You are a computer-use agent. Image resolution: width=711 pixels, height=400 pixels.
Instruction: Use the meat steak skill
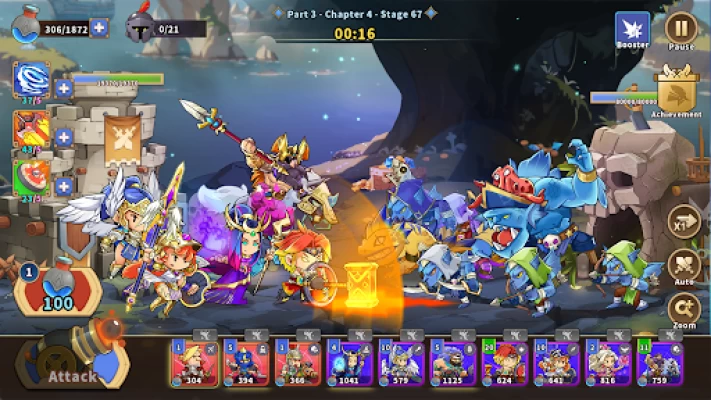[x=29, y=180]
